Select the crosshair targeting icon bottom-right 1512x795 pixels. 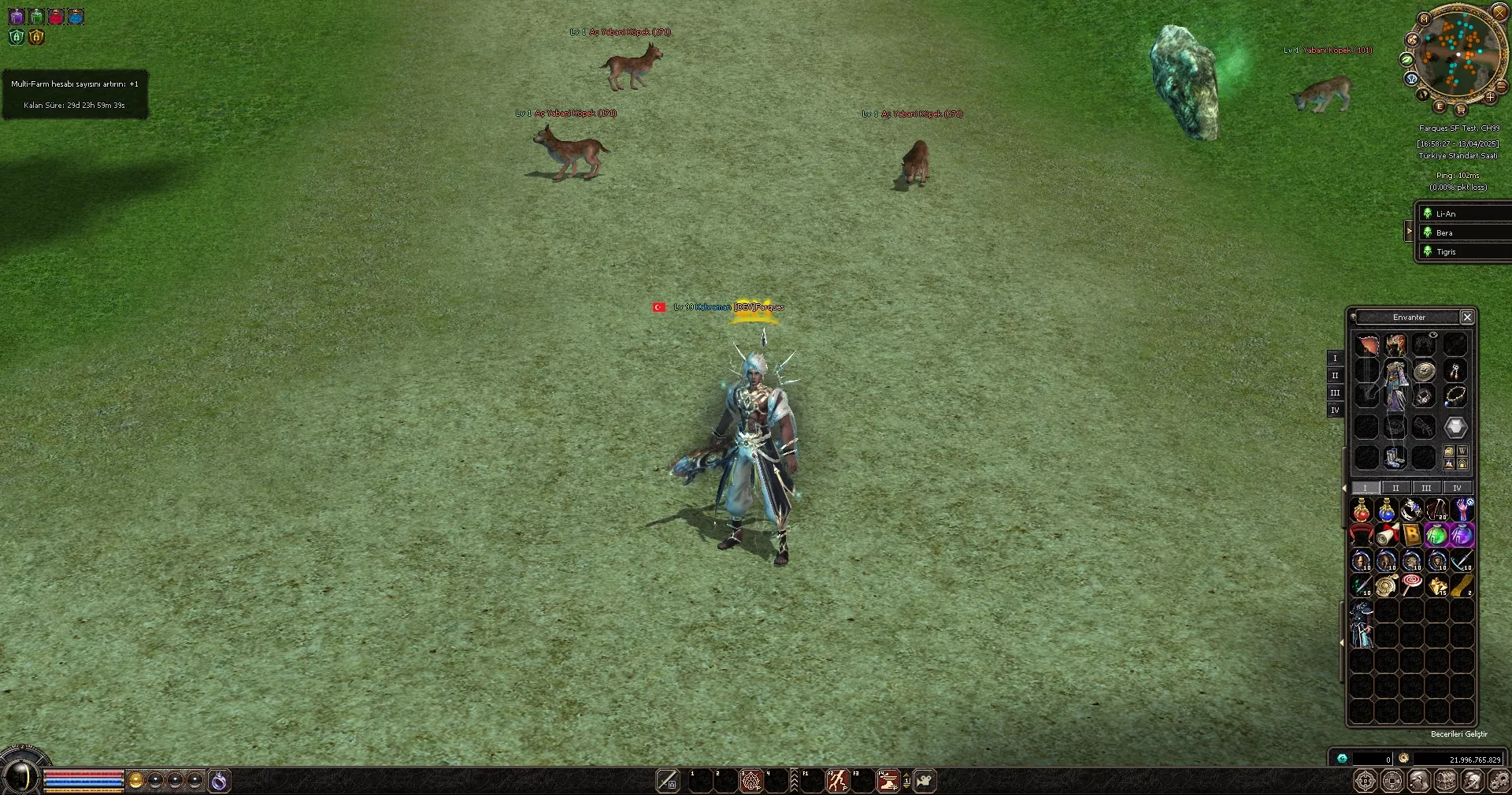pos(1365,781)
